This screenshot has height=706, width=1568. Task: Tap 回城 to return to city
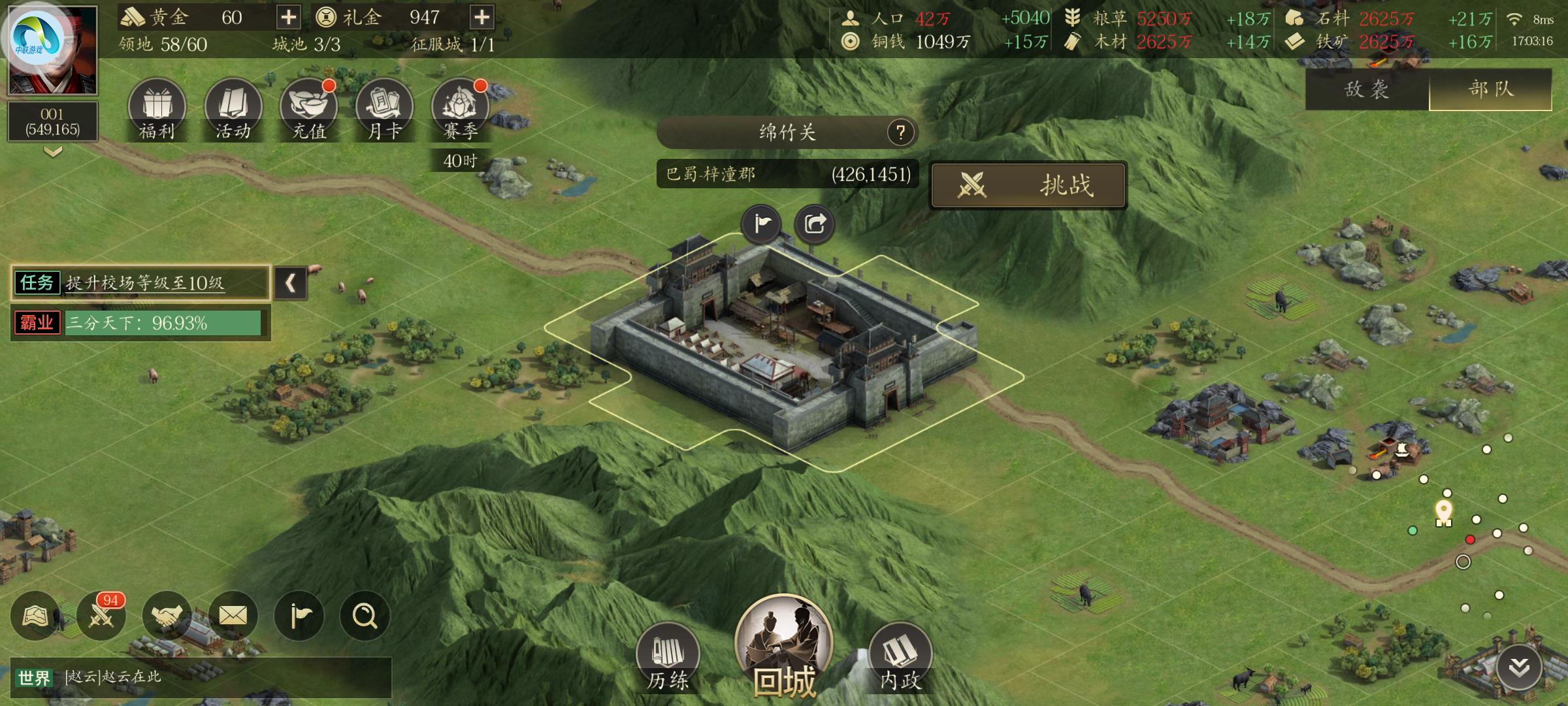point(784,654)
